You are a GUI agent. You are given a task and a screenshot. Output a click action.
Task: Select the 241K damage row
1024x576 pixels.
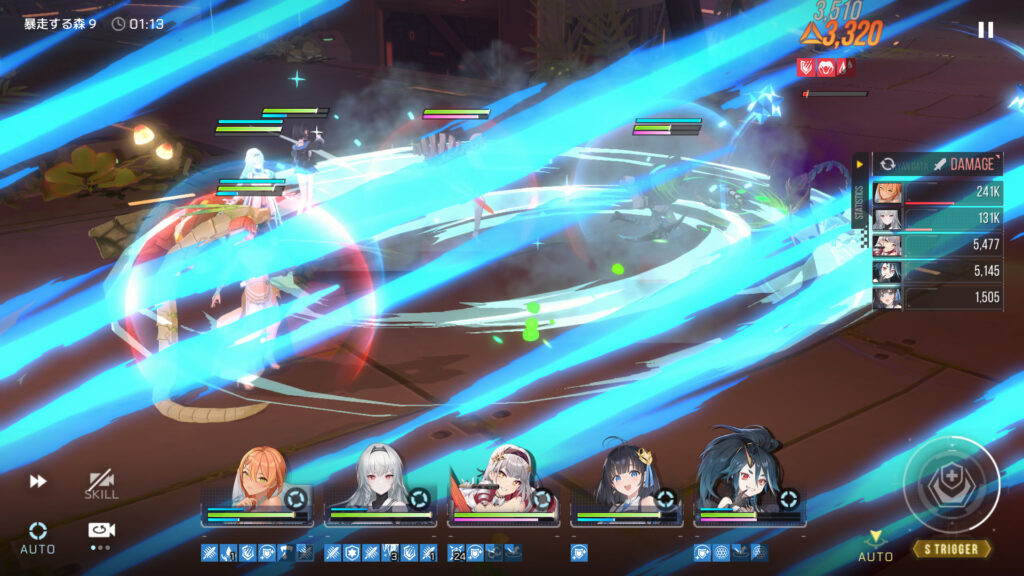pos(937,194)
